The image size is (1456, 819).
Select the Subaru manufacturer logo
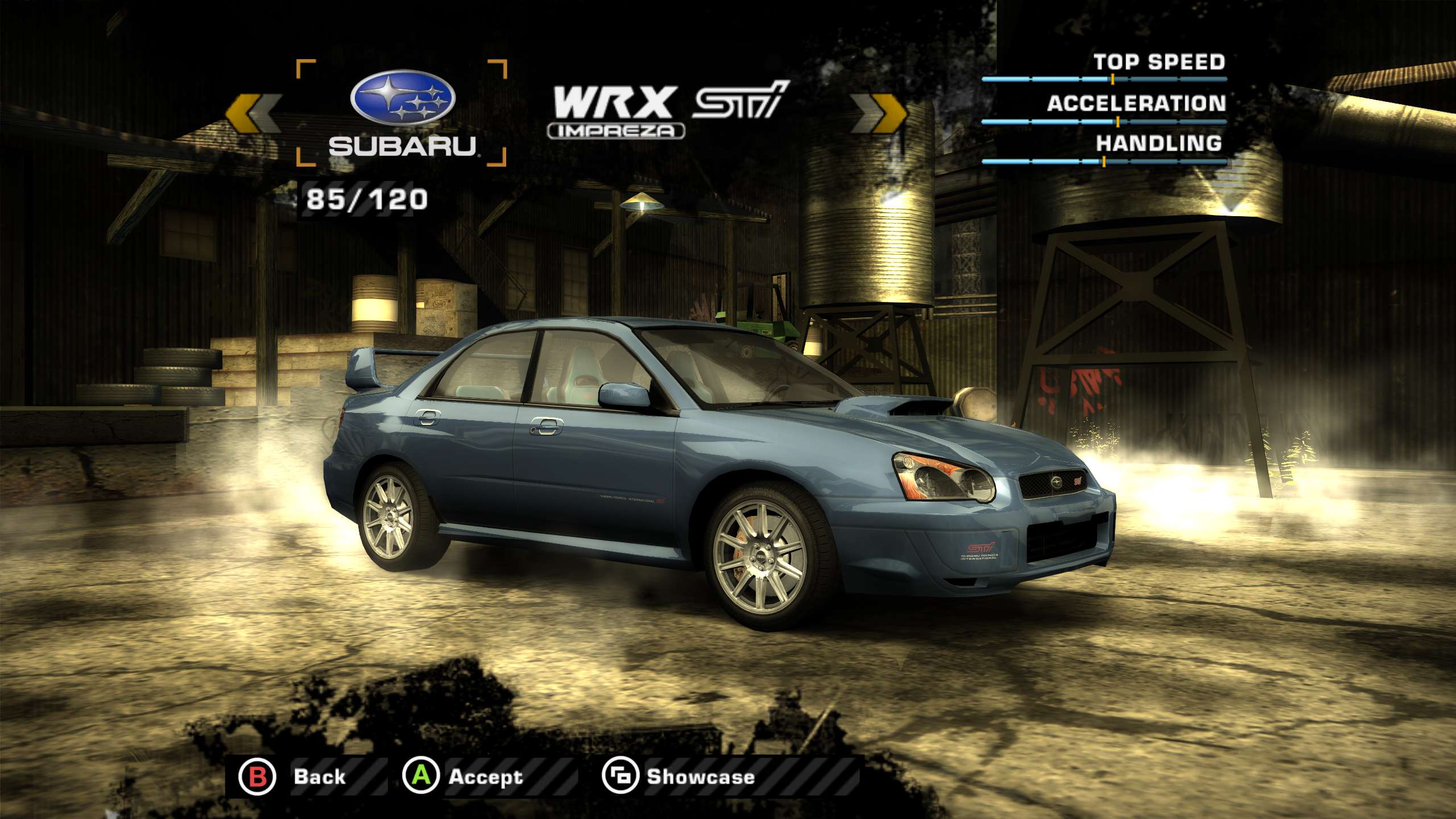(x=402, y=113)
